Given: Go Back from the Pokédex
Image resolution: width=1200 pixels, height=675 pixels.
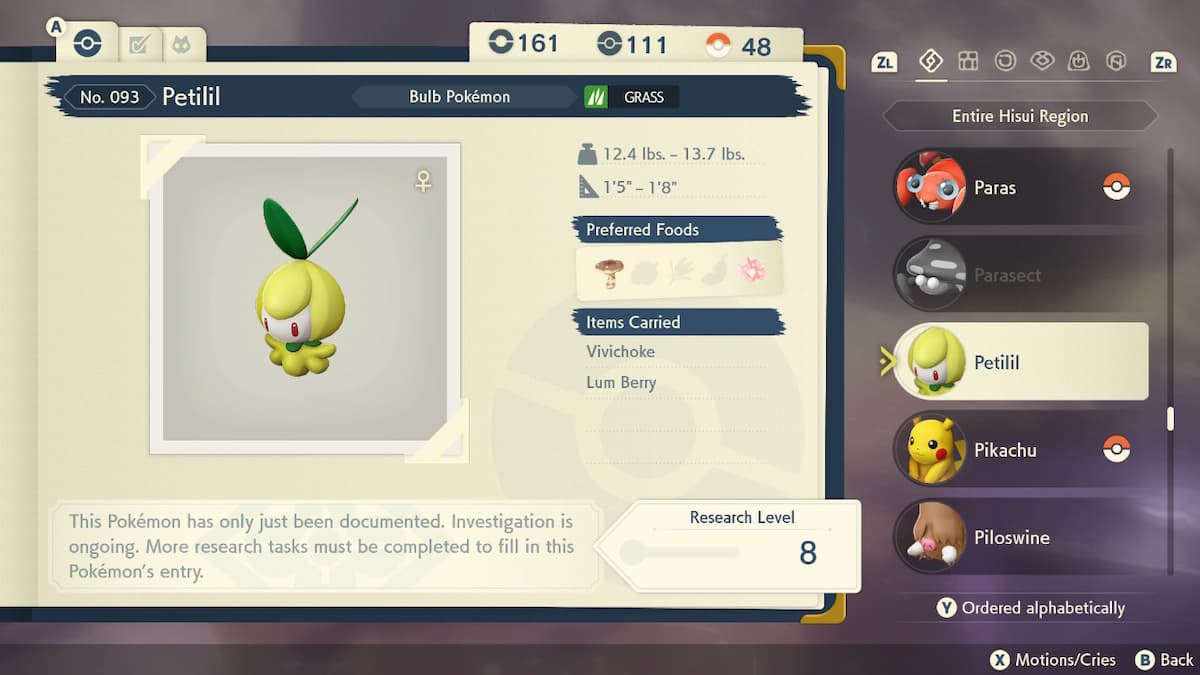Looking at the screenshot, I should (1166, 660).
